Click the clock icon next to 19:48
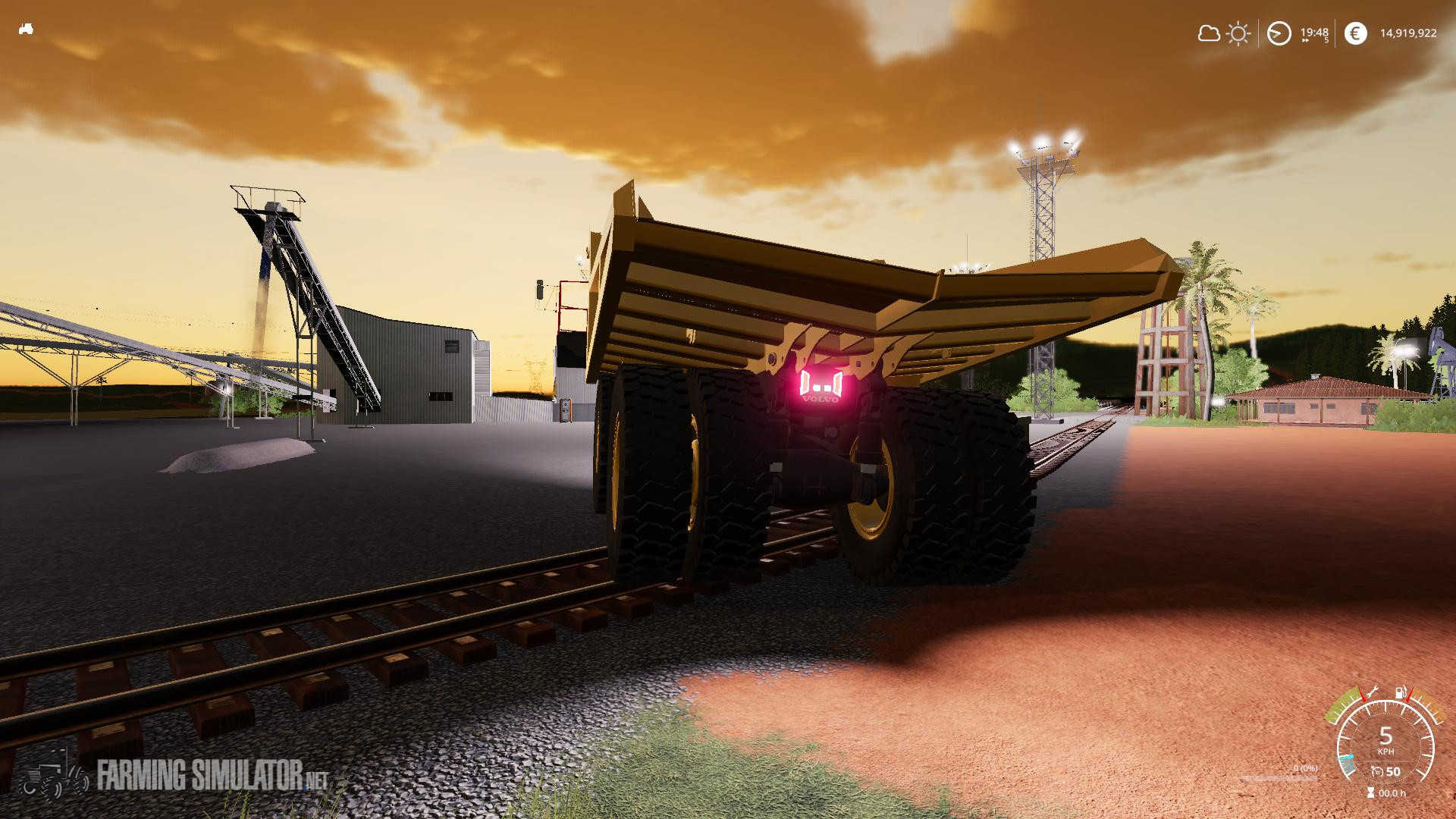1456x819 pixels. 1279,33
